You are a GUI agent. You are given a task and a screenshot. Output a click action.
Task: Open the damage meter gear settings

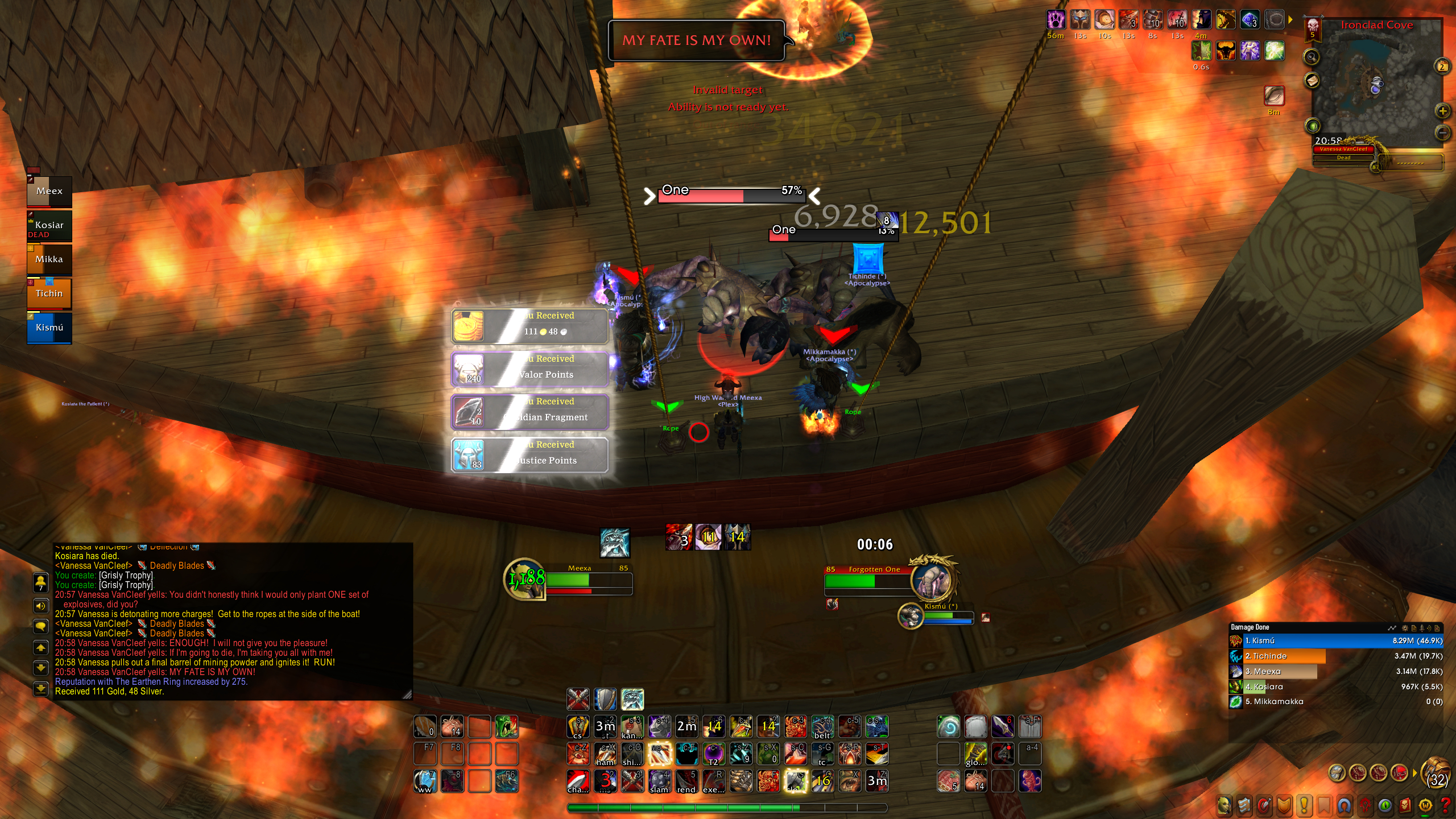1405,628
